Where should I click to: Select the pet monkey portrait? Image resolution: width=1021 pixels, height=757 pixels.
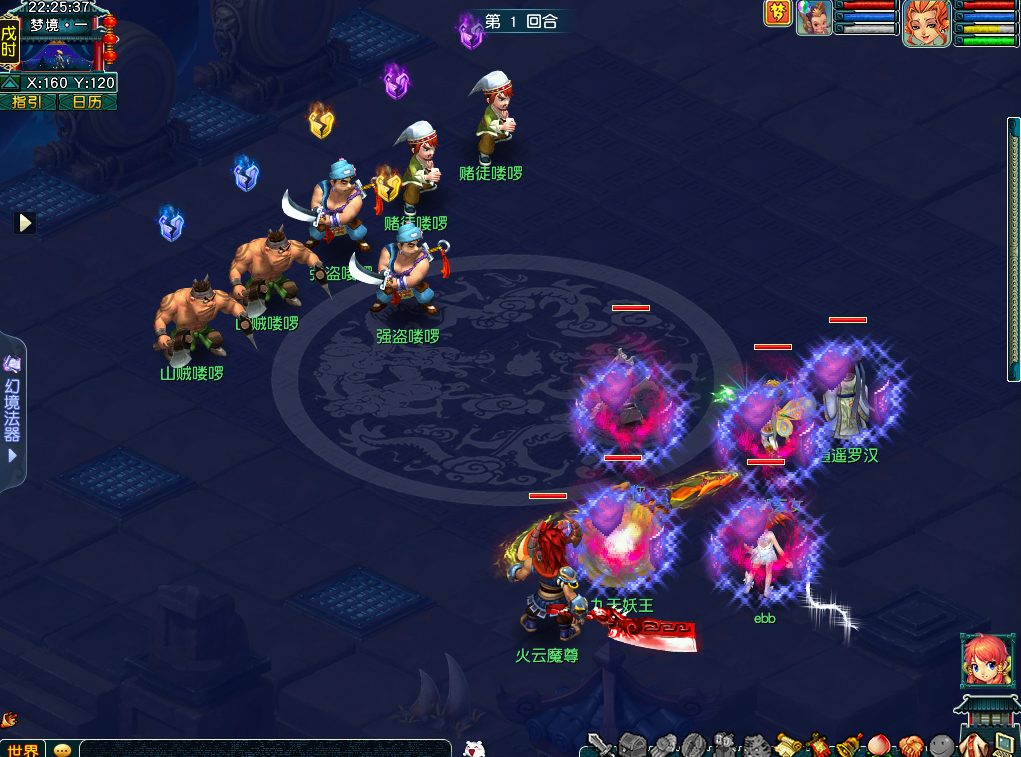(x=814, y=18)
